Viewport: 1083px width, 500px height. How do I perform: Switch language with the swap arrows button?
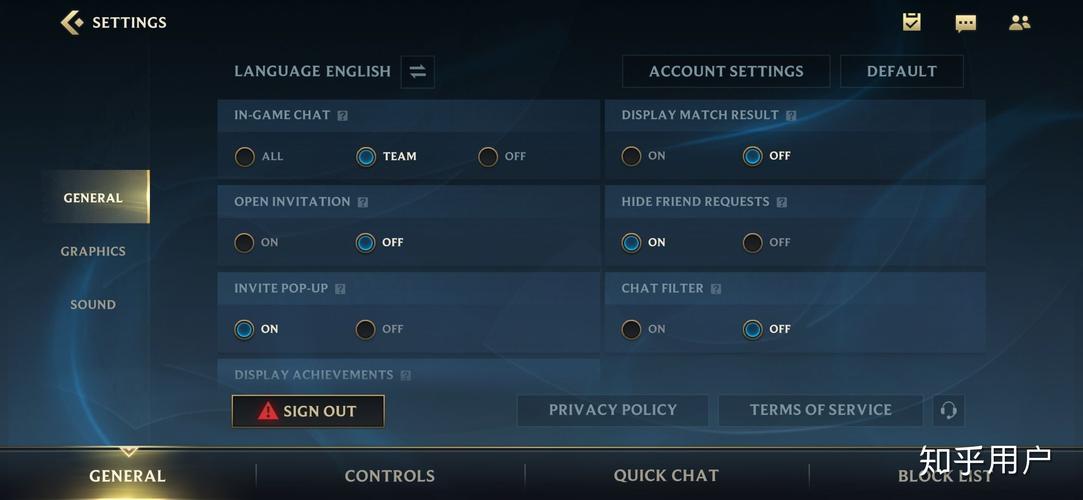(417, 71)
